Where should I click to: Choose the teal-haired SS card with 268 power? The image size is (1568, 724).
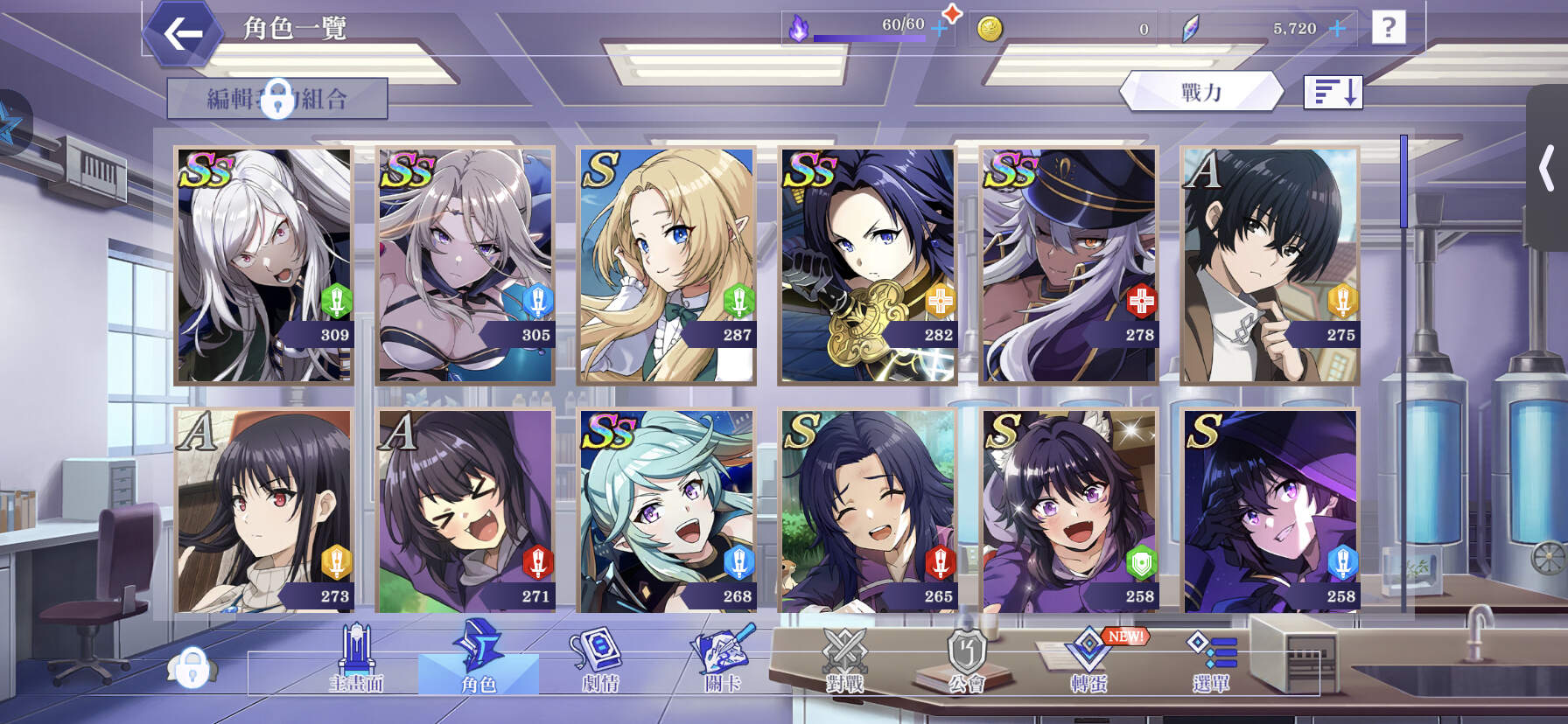click(x=667, y=511)
